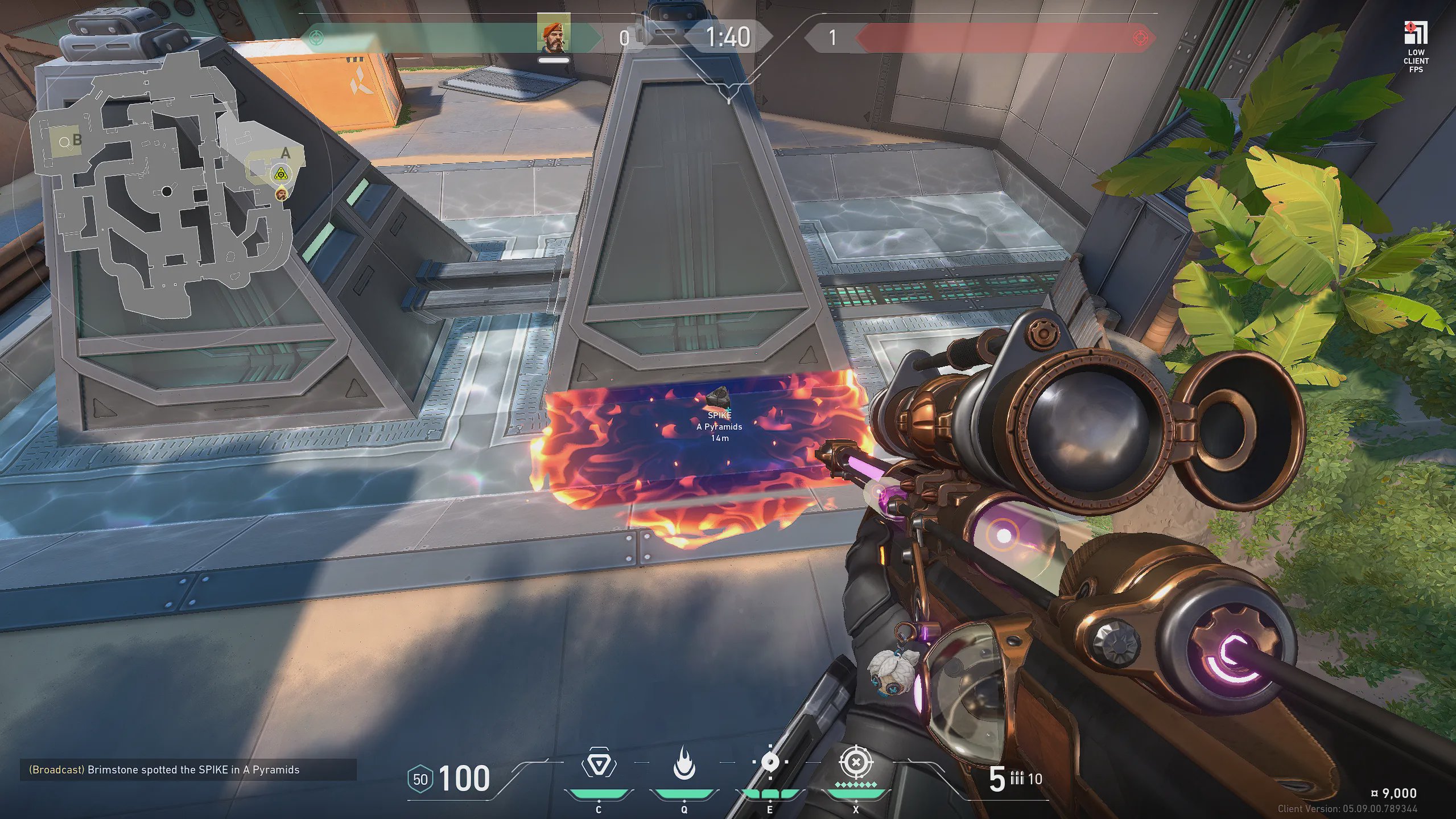
Task: Choose the Sky Smoke ability icon
Action: click(x=770, y=763)
